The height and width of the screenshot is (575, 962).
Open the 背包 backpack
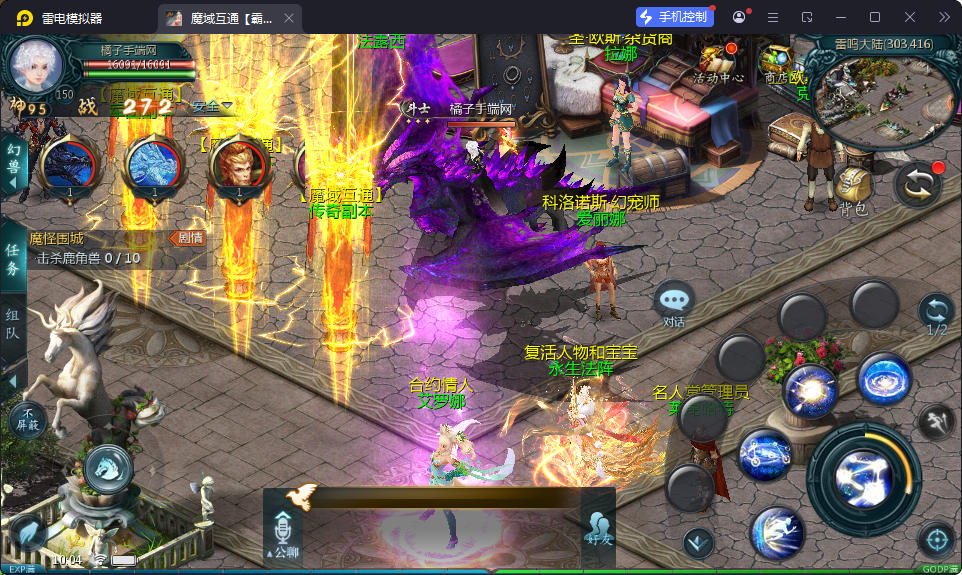coord(852,188)
